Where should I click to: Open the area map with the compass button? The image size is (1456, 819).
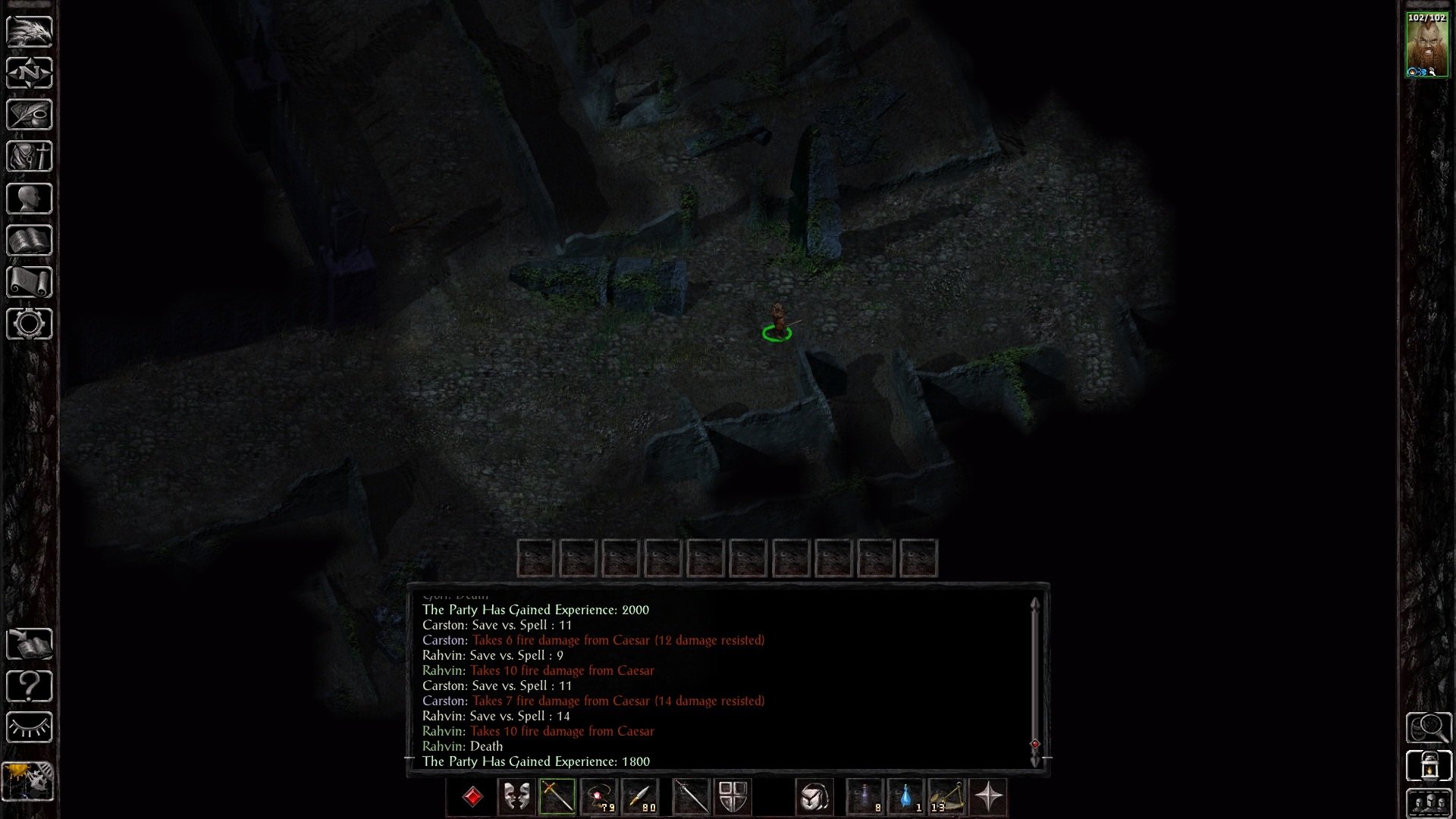pyautogui.click(x=30, y=74)
